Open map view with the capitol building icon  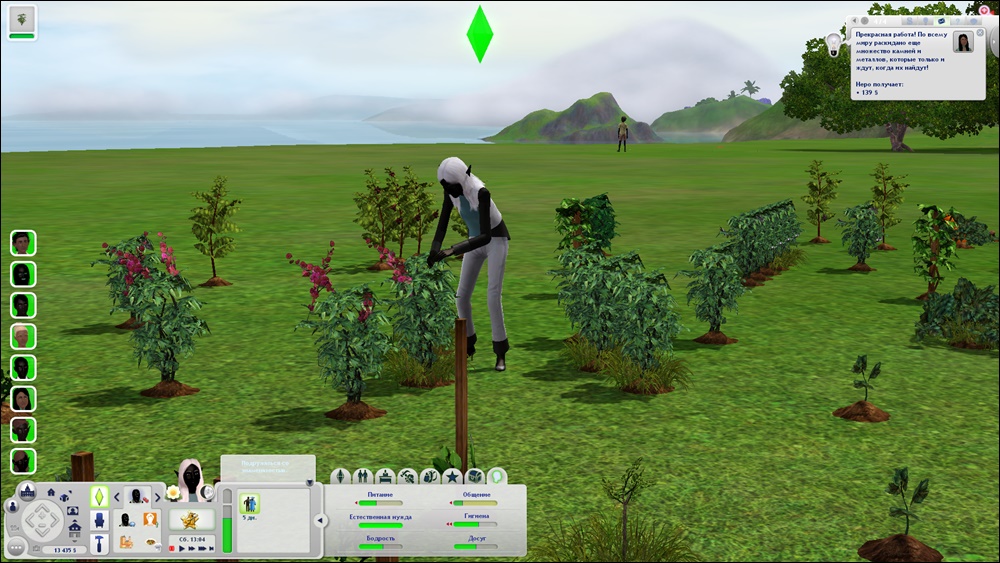(27, 490)
